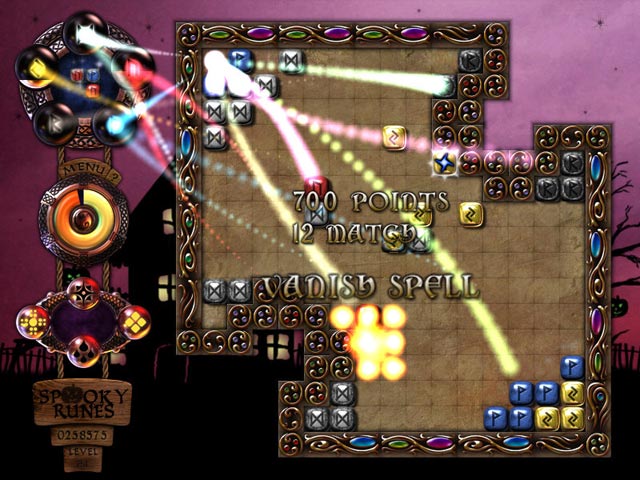
Task: Activate the yellow four-diamond spell orb
Action: (x=133, y=322)
